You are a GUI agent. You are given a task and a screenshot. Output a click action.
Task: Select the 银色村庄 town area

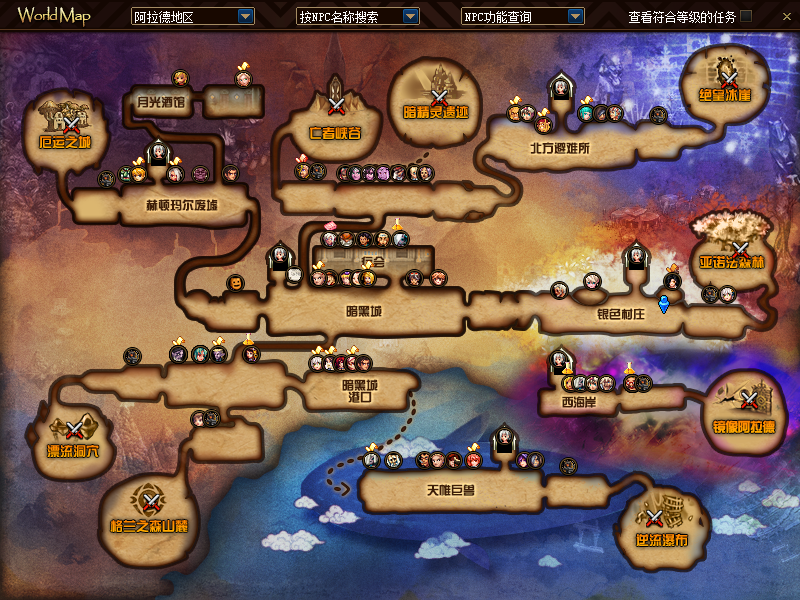point(622,313)
